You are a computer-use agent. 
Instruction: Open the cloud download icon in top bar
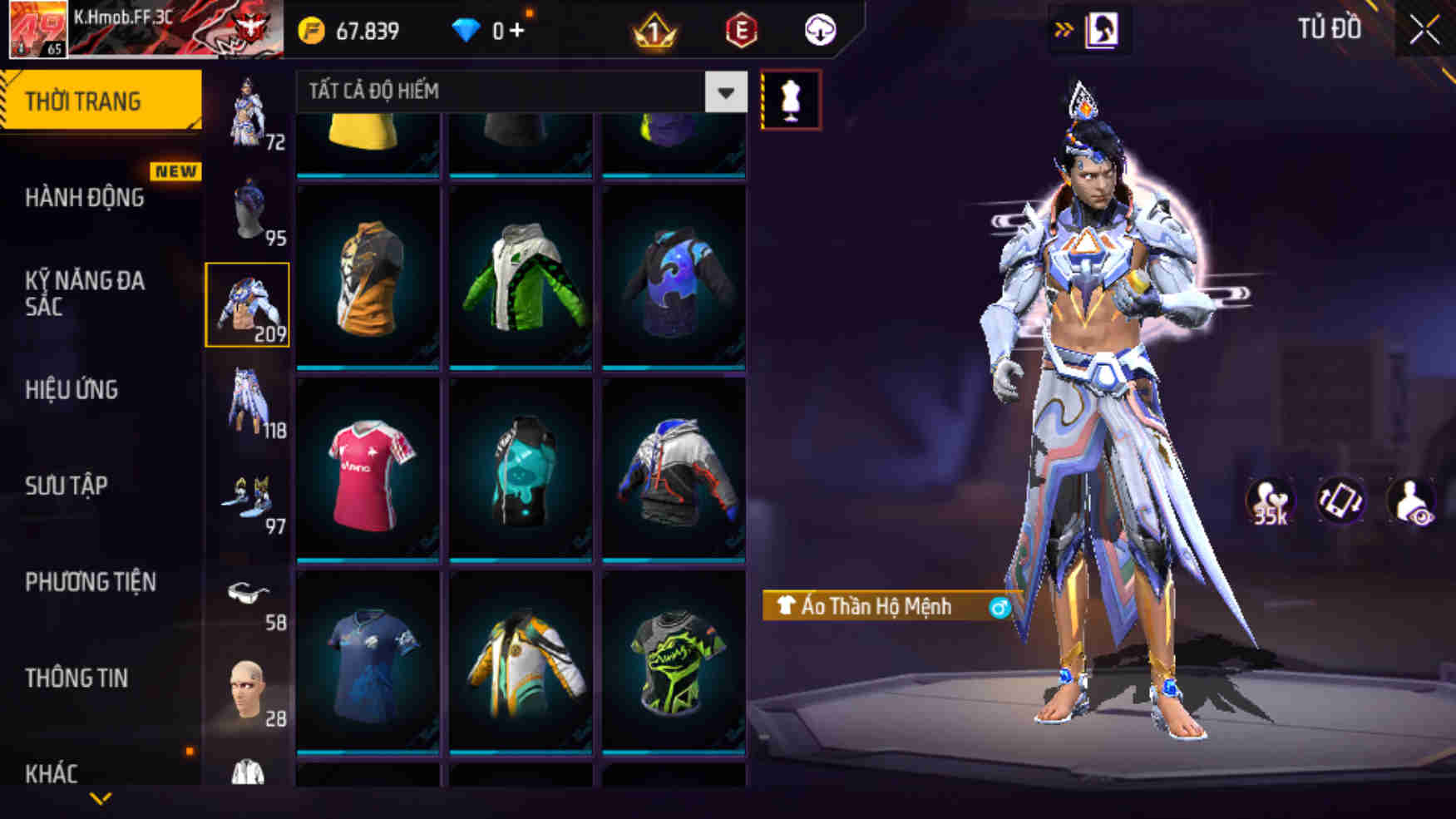[x=822, y=29]
